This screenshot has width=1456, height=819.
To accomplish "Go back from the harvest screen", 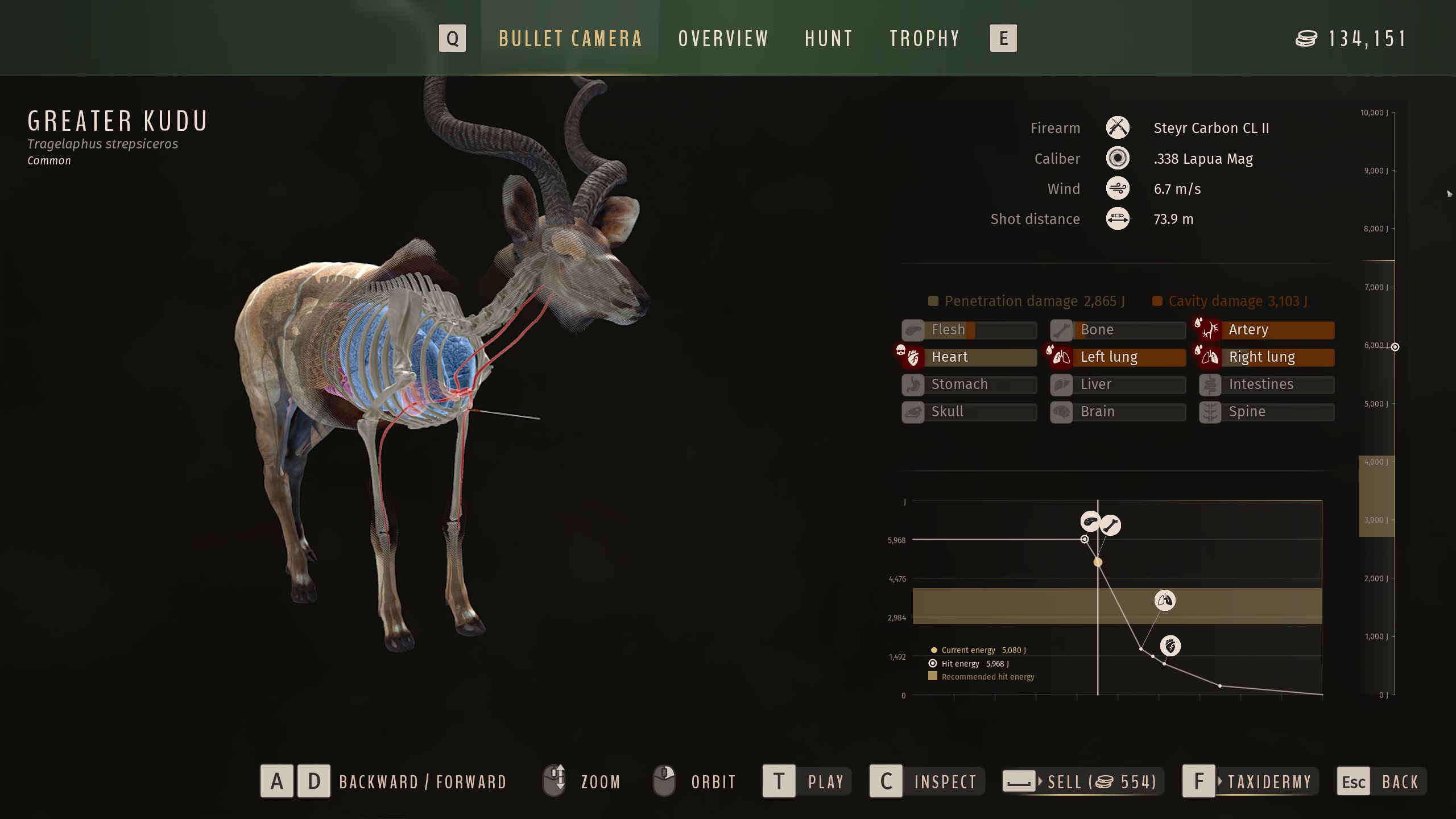I will click(1381, 781).
